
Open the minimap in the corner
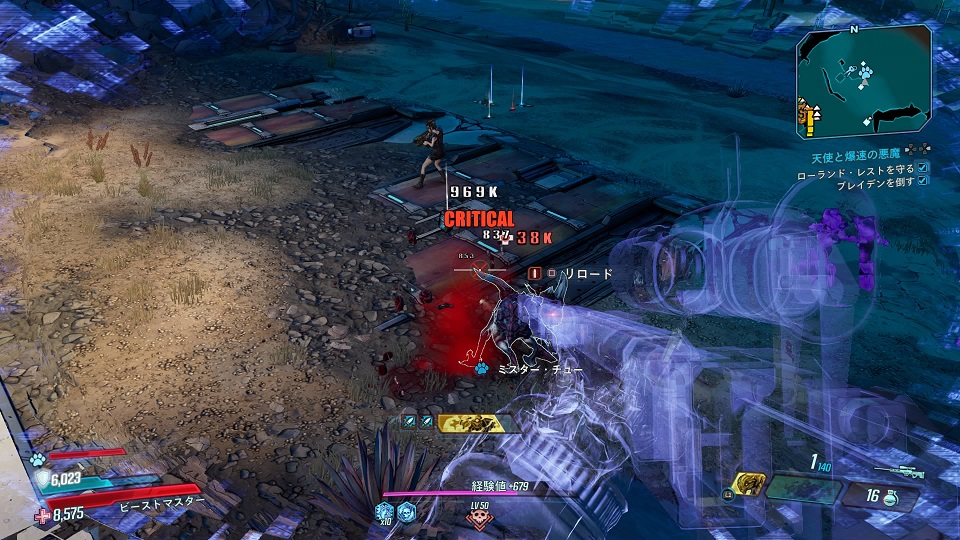(864, 81)
